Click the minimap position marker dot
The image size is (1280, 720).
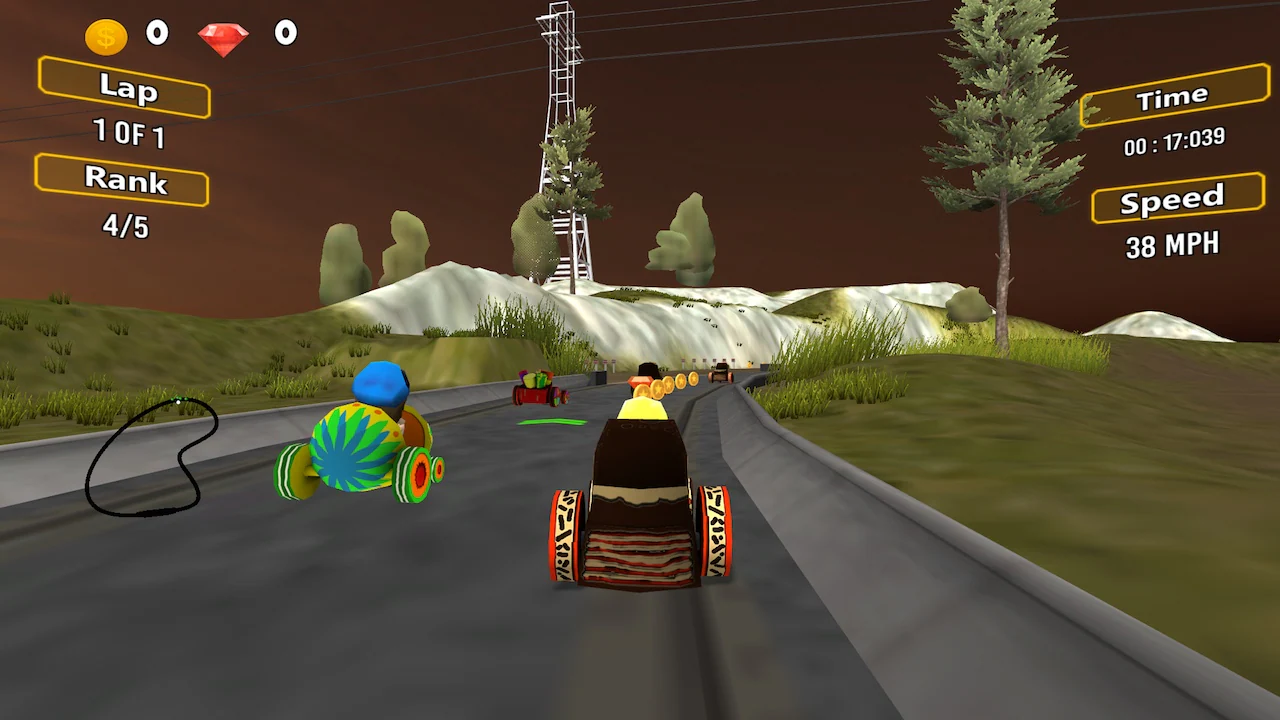[179, 402]
